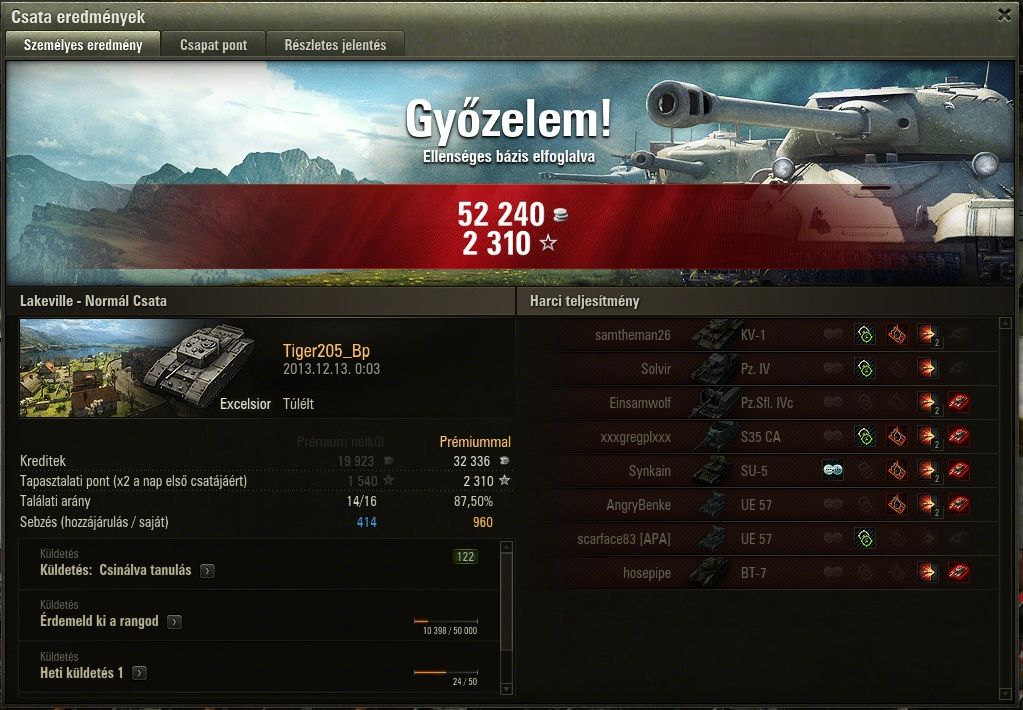Open the Részletes jelentés tab

335,45
